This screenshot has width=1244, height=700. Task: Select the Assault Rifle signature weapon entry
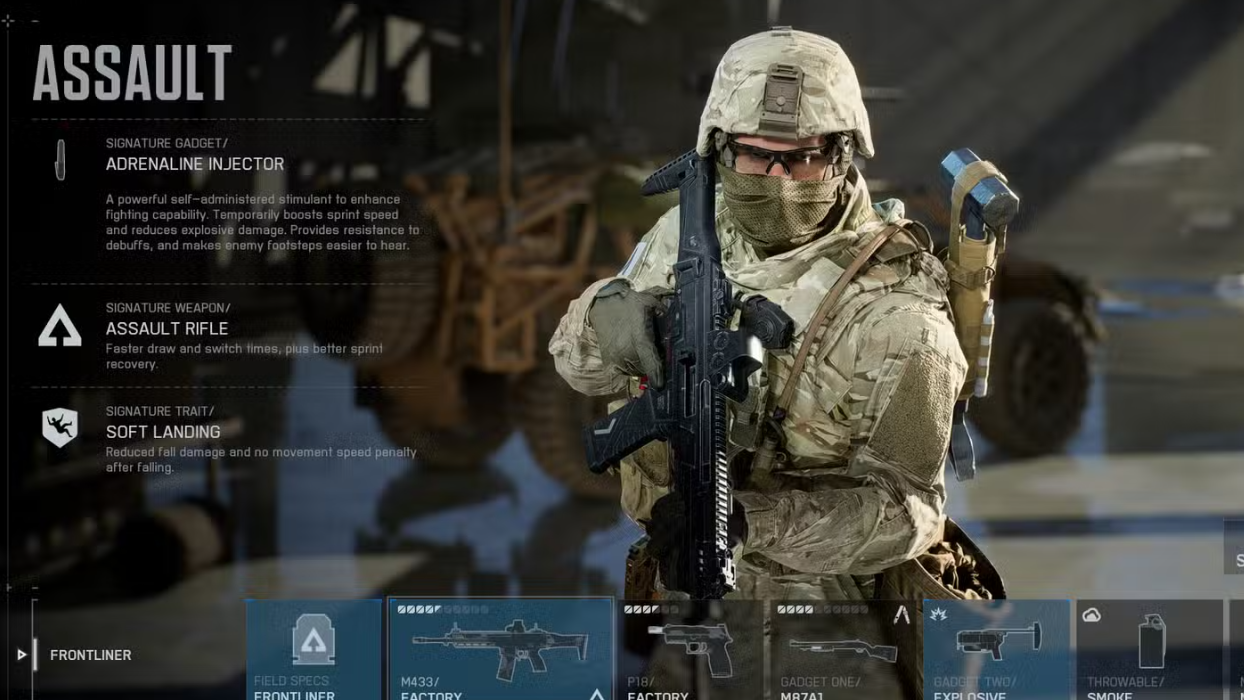[167, 328]
